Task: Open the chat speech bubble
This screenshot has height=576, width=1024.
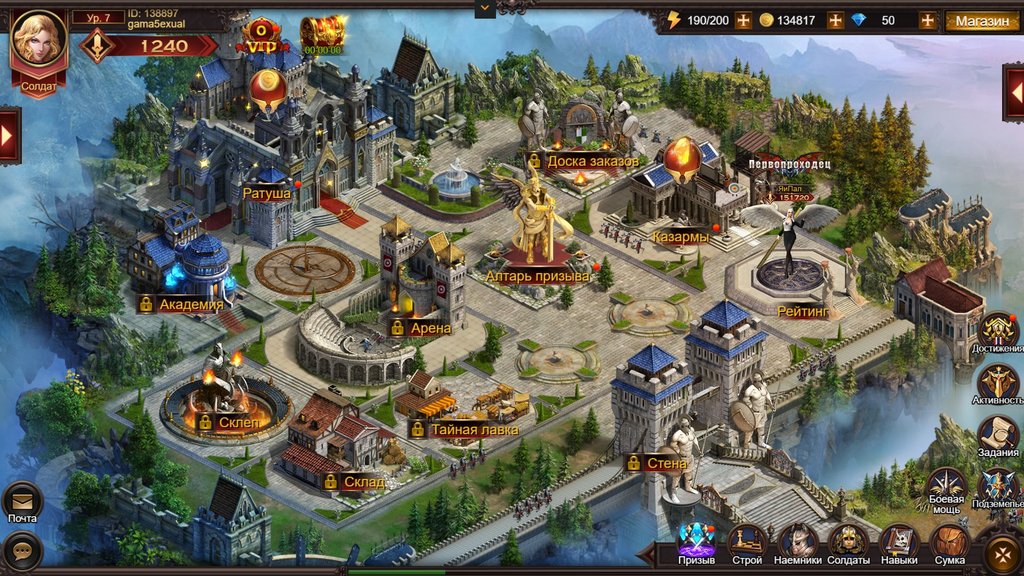Action: tap(22, 550)
